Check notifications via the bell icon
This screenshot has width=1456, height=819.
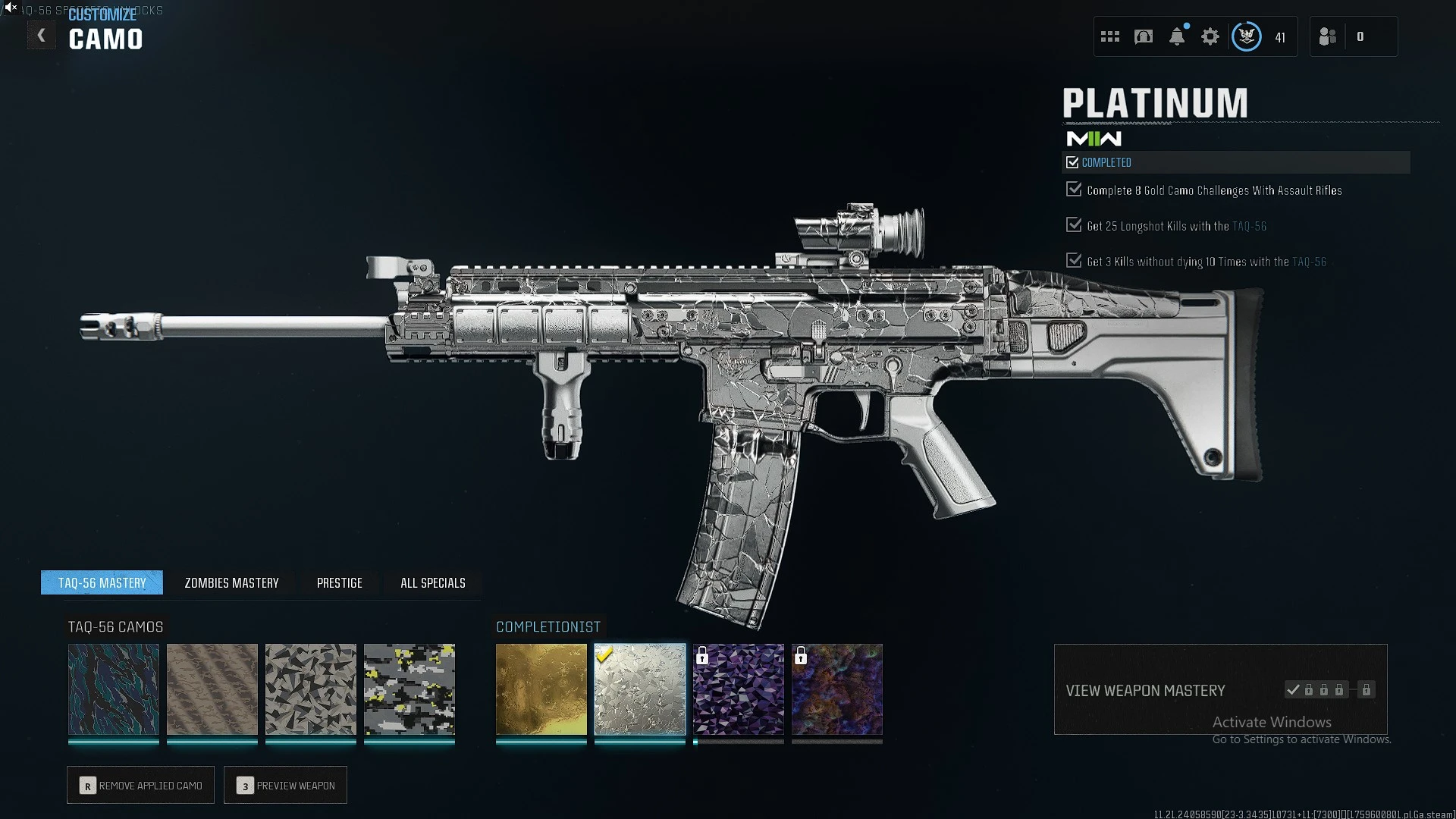pyautogui.click(x=1177, y=36)
